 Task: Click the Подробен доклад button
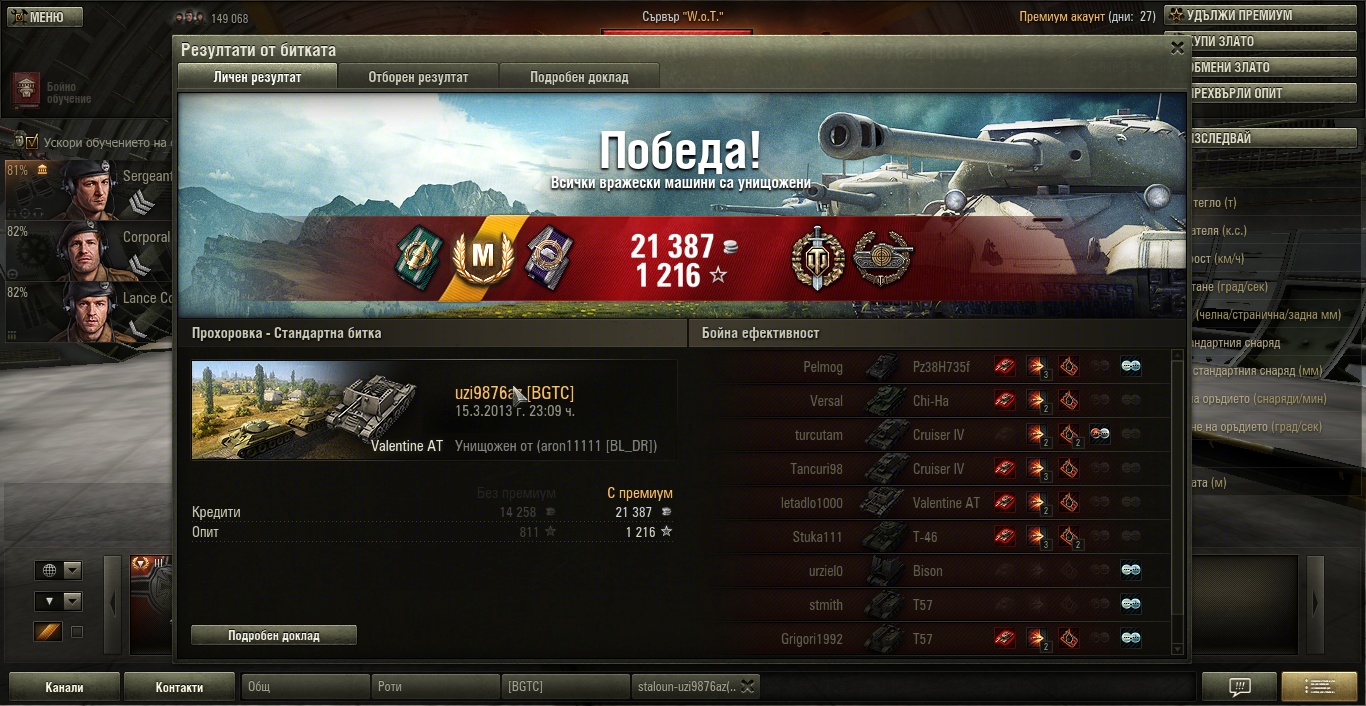coord(273,635)
